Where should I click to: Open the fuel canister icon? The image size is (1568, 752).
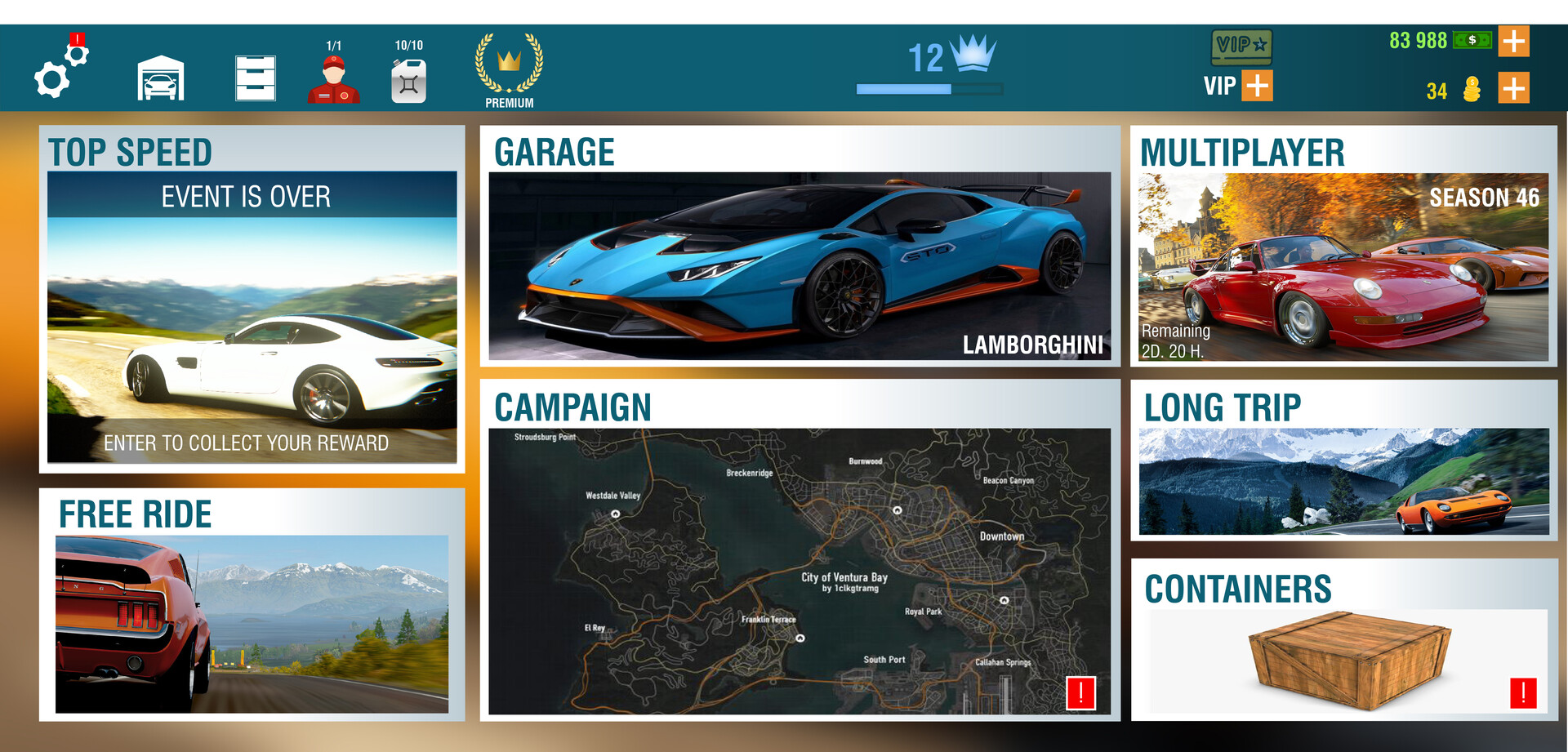click(409, 81)
